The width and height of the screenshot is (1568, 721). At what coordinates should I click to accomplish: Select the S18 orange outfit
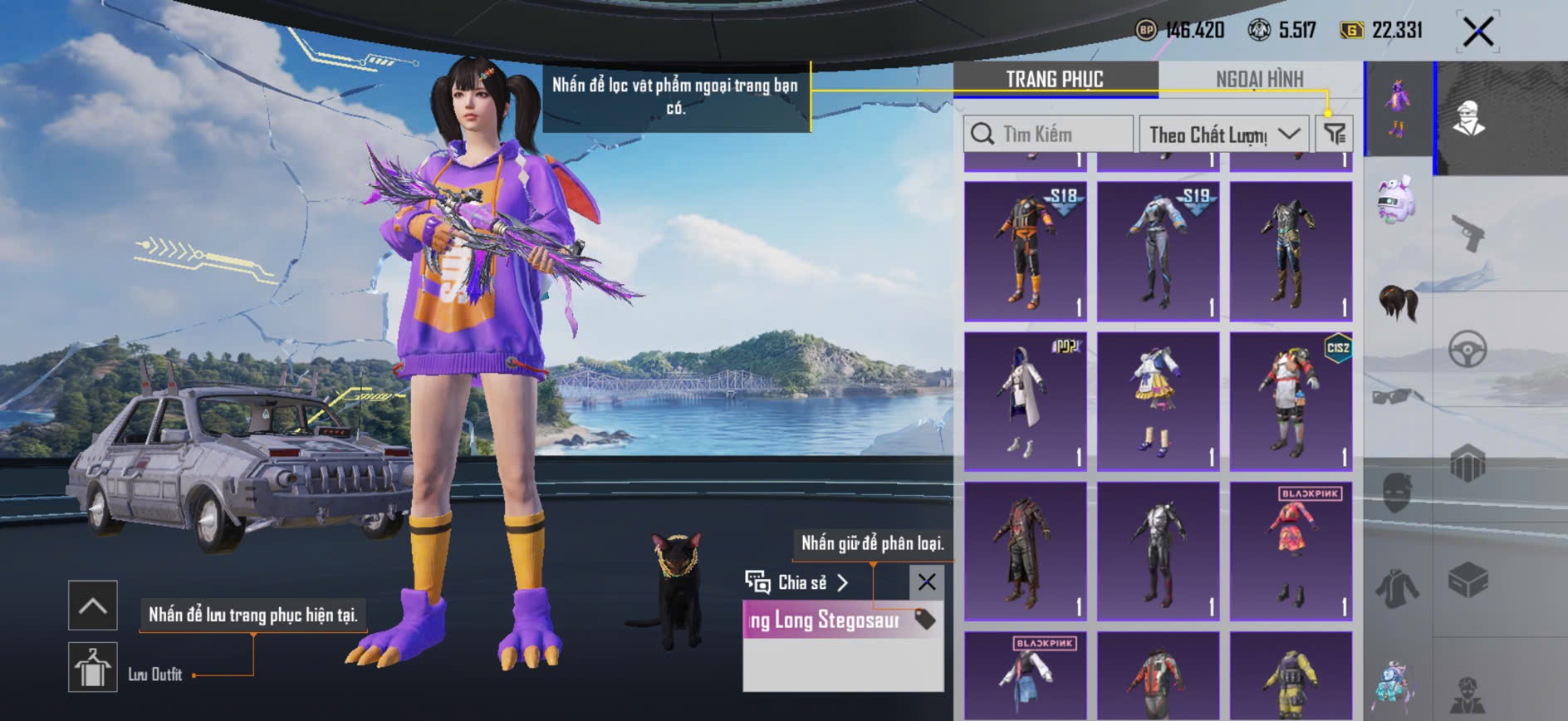point(1026,251)
